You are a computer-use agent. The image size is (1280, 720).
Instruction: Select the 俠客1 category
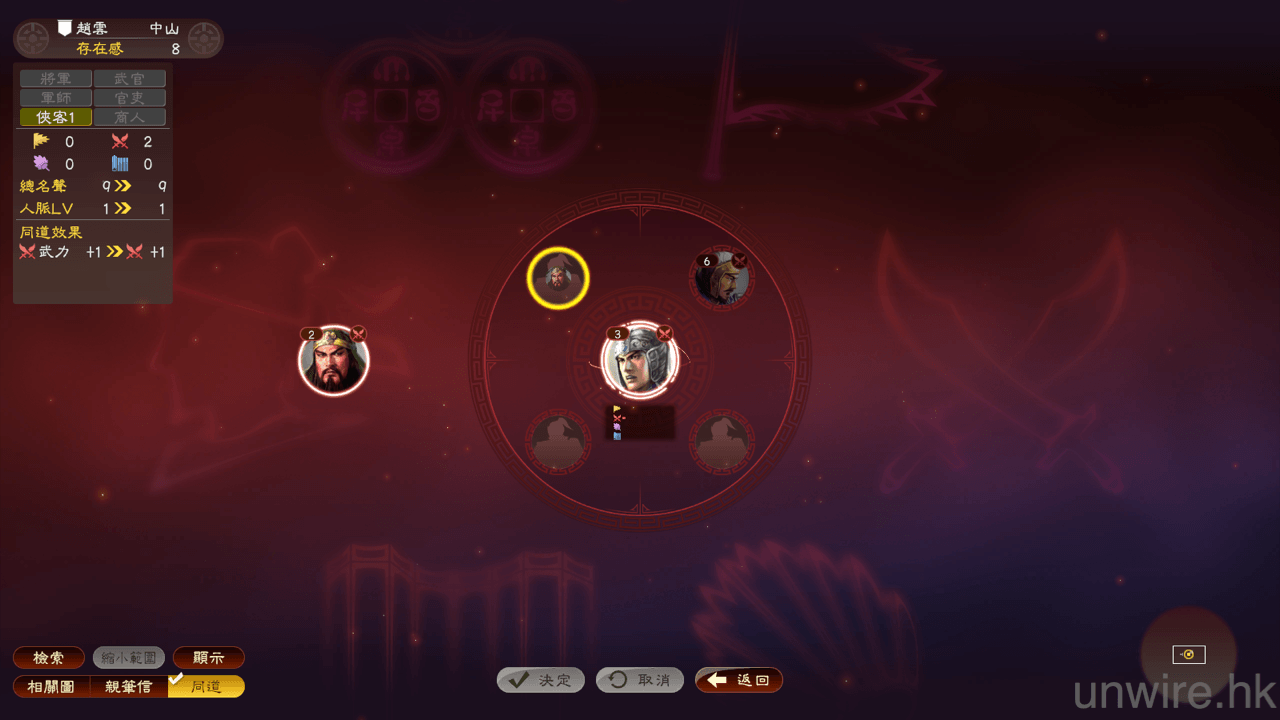(x=56, y=117)
